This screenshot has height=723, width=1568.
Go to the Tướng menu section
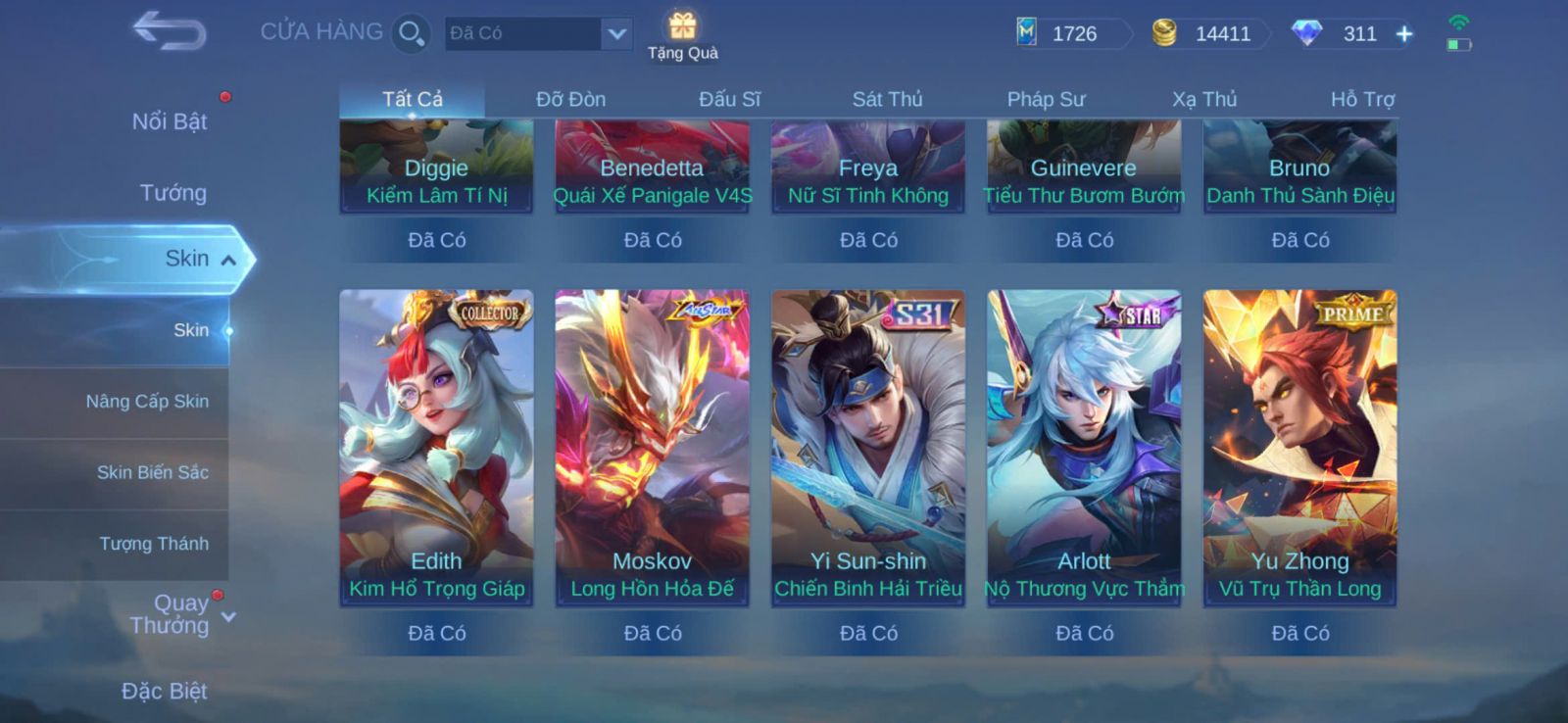click(172, 193)
